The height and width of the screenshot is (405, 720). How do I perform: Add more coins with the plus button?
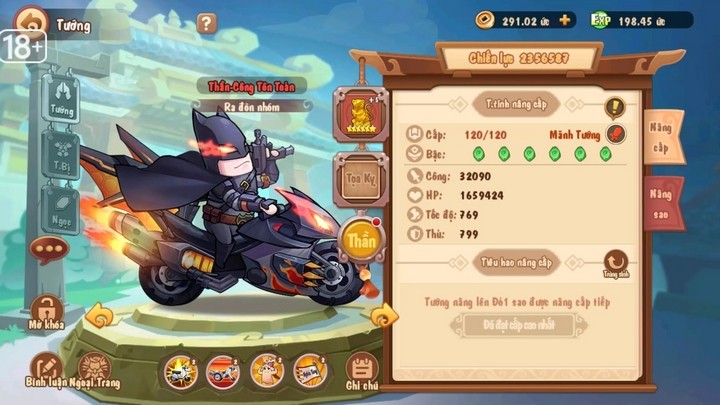coord(566,19)
